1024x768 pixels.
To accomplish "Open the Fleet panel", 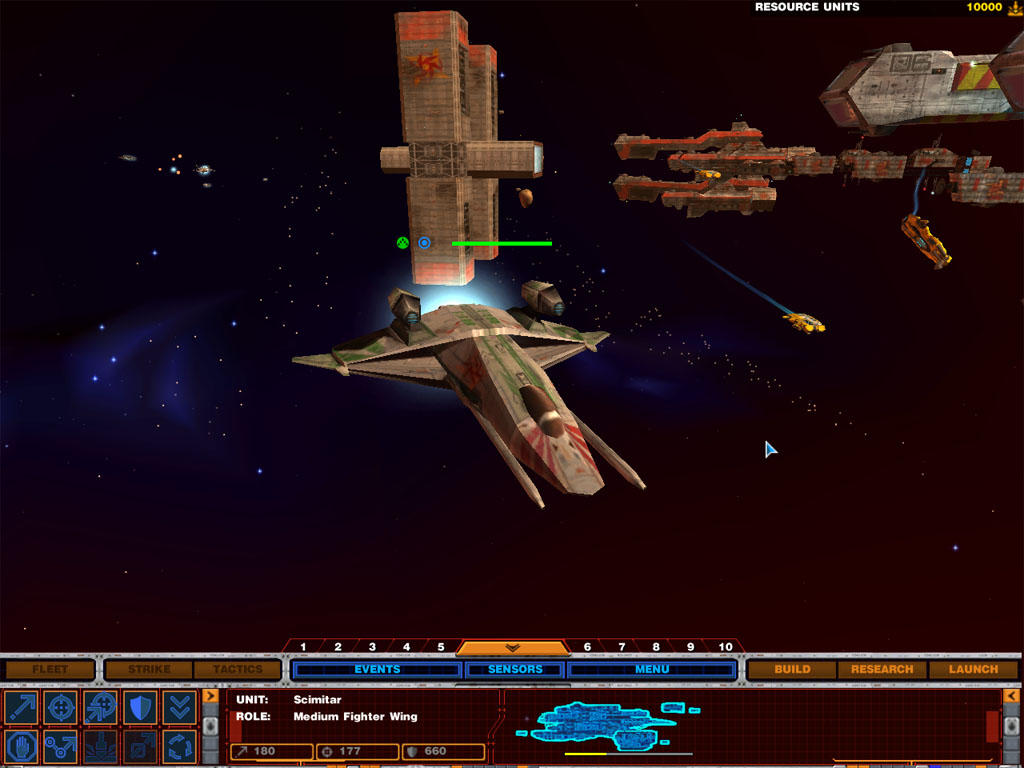I will tap(50, 669).
